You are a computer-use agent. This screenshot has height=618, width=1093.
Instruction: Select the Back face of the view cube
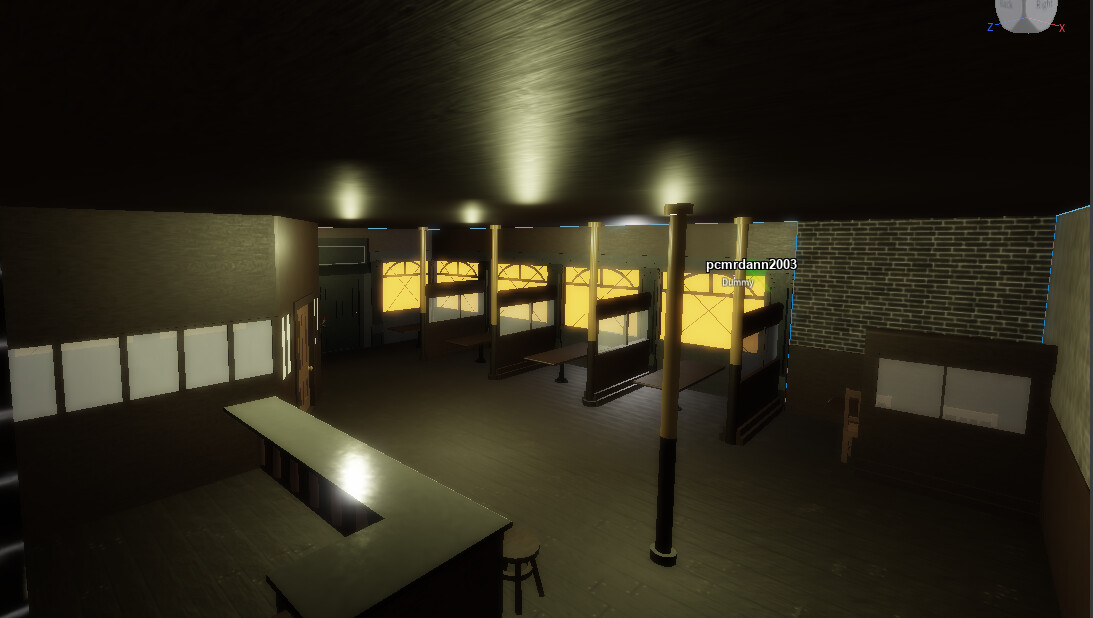point(1008,9)
